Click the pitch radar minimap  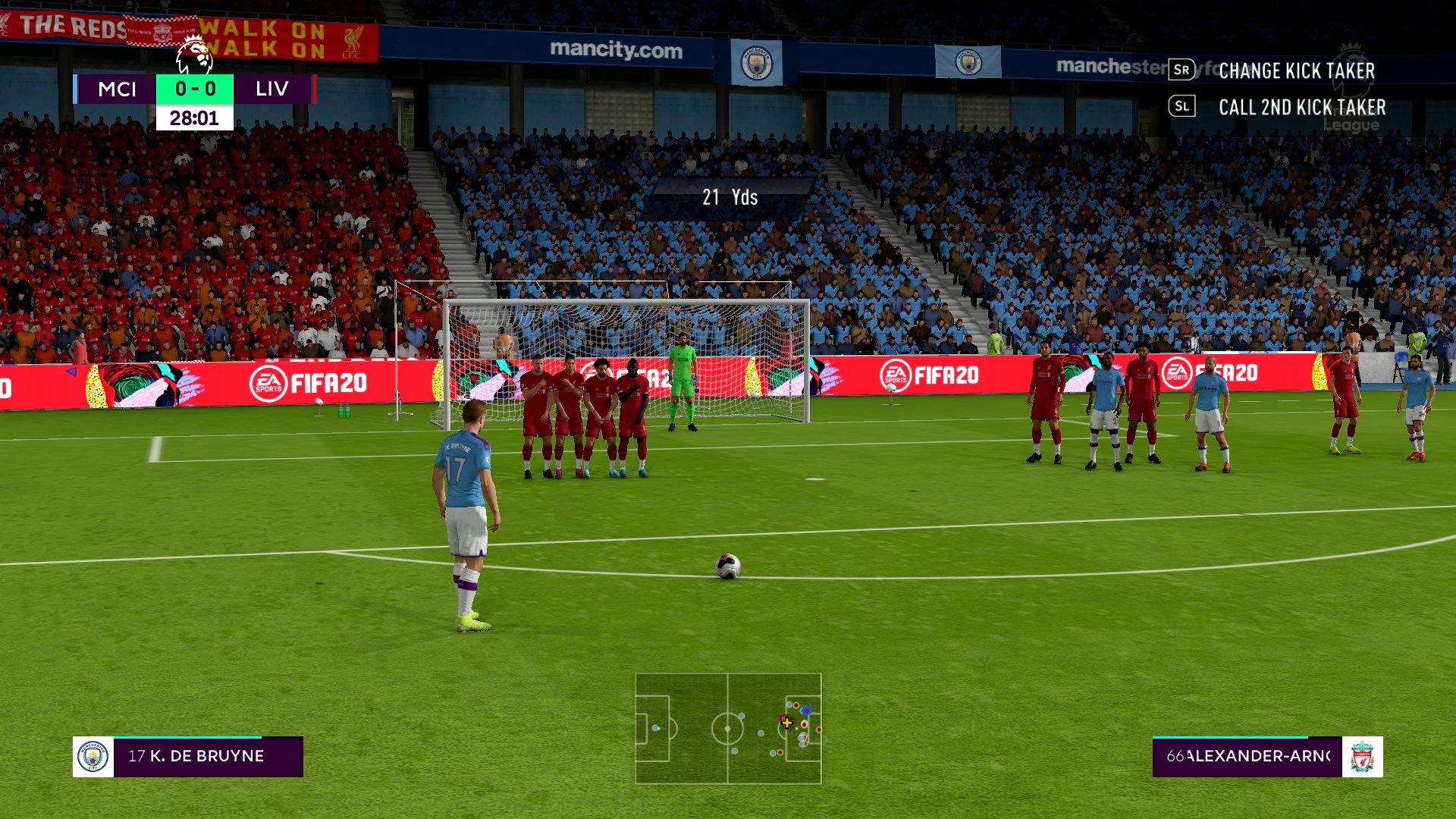click(x=728, y=728)
